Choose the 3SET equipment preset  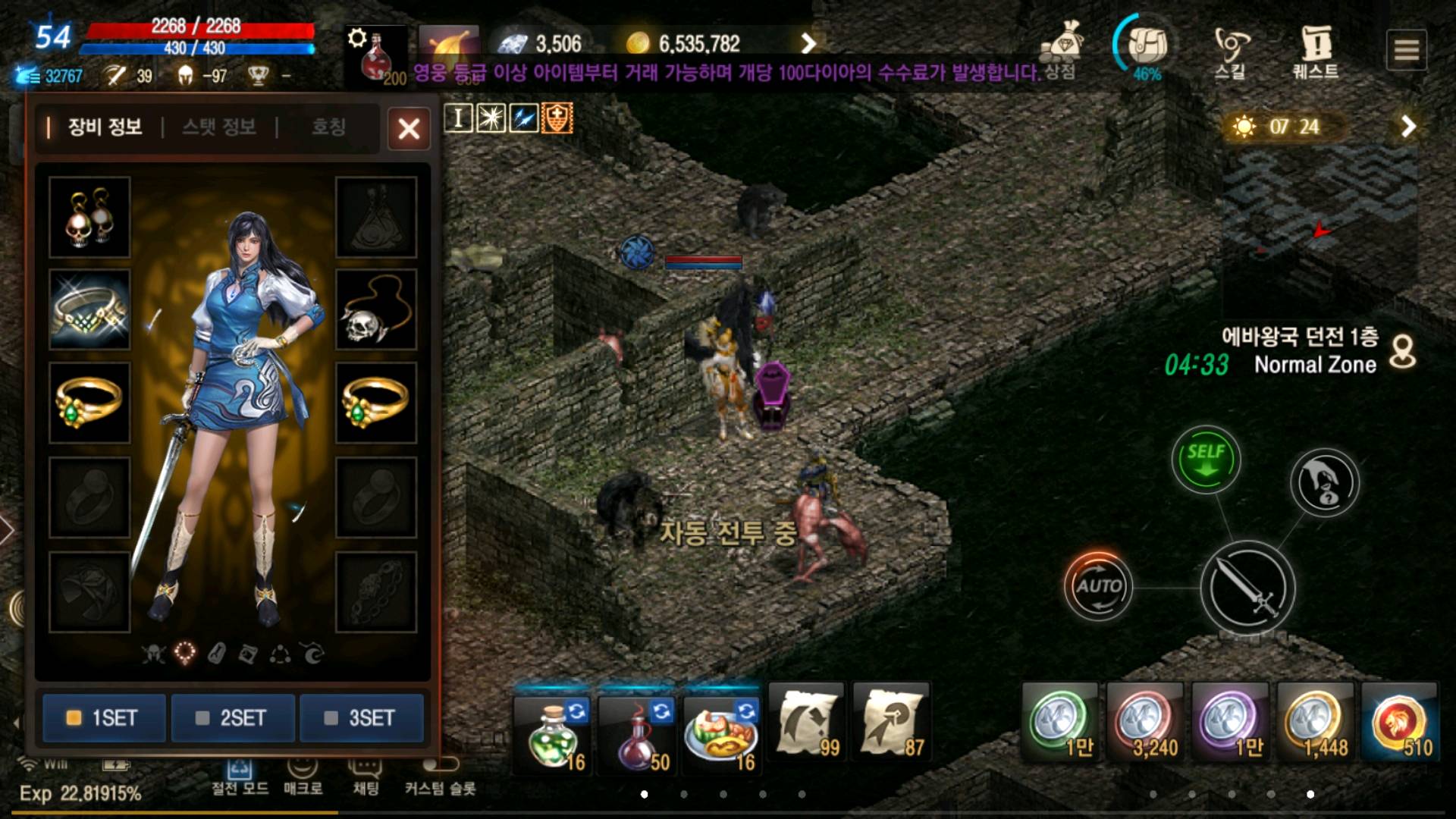[x=362, y=717]
